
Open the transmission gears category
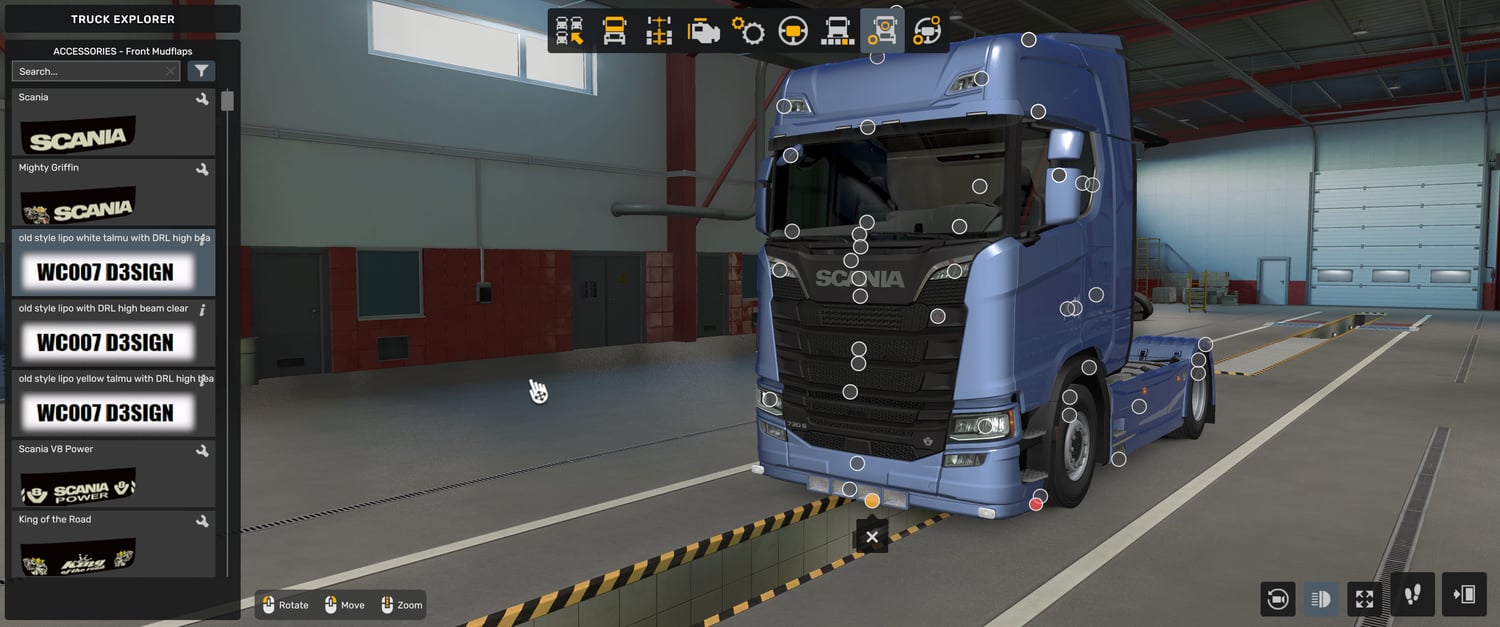tap(748, 31)
